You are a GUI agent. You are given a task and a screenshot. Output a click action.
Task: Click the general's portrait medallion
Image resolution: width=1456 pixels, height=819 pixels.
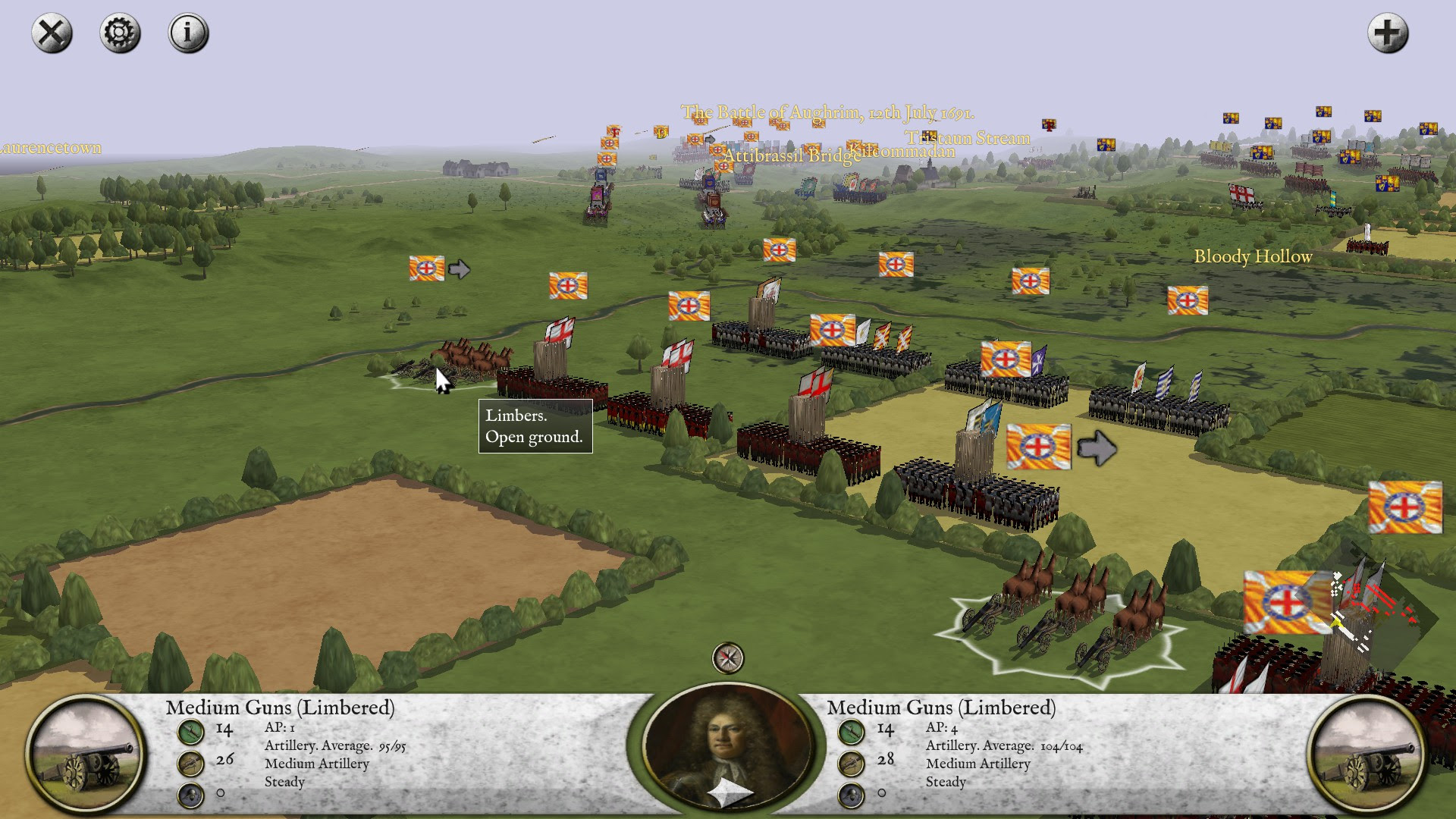coord(727,747)
